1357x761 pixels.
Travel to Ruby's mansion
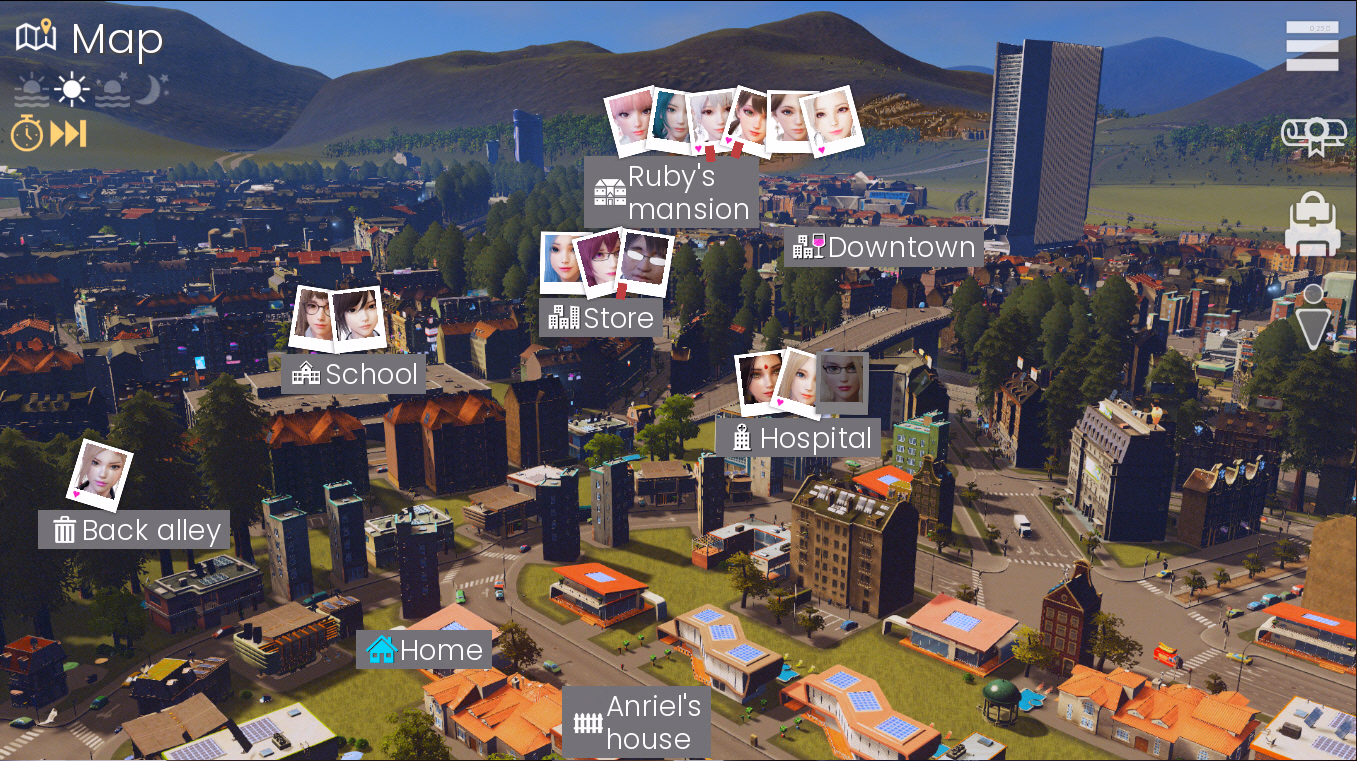(670, 192)
